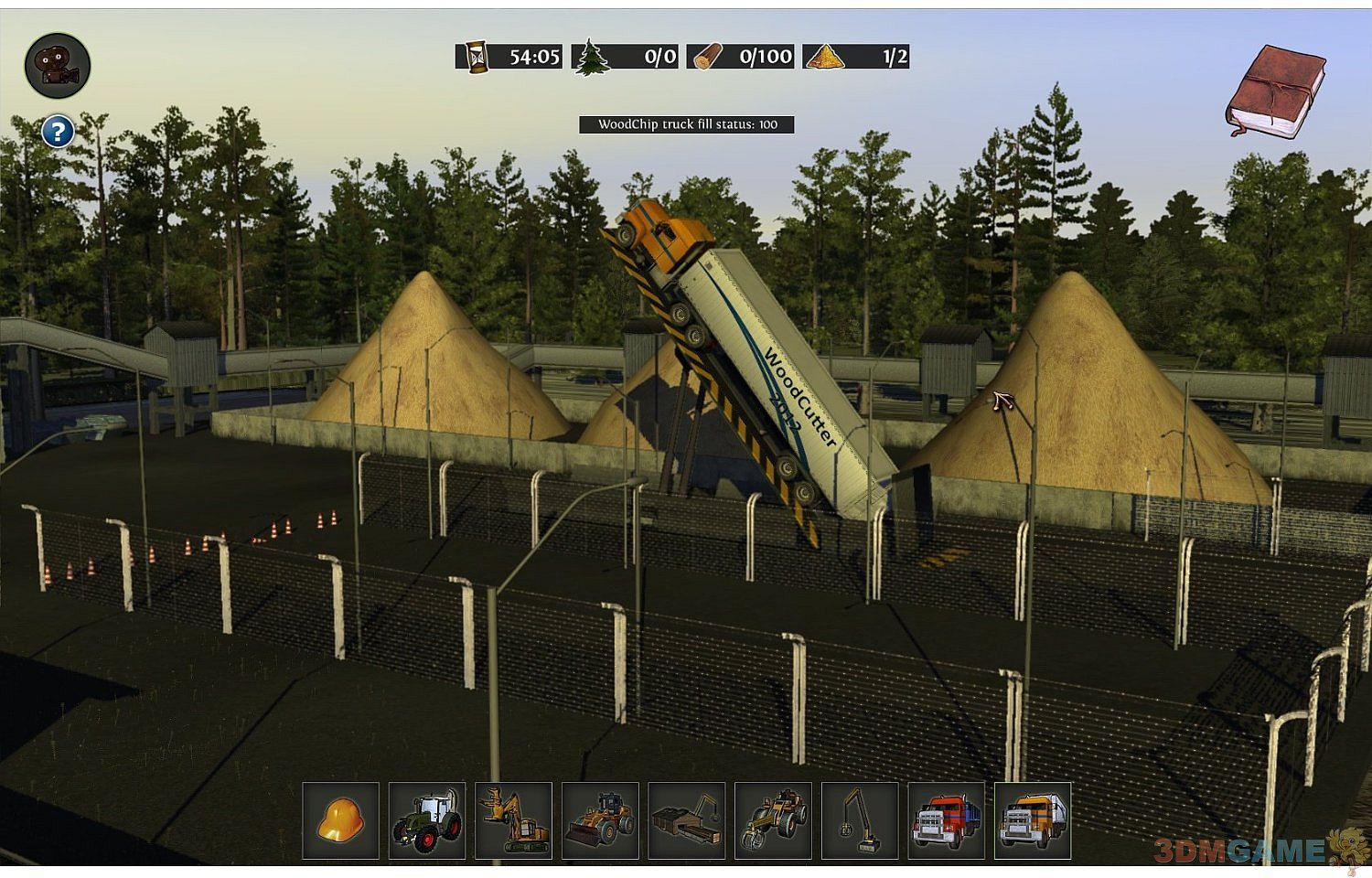Toggle the camera view icon

[57, 66]
